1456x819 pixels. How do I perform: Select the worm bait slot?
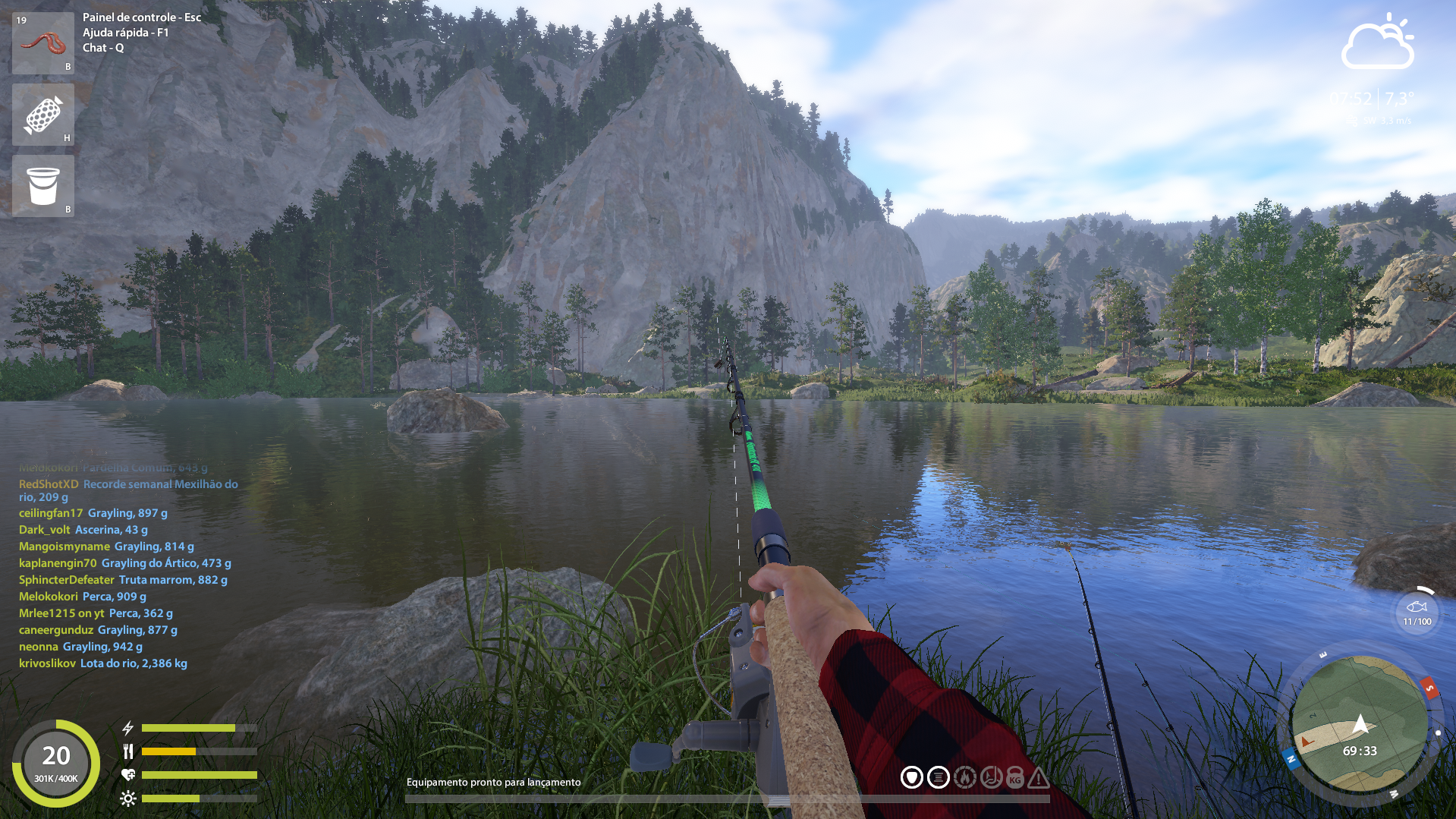coord(43,43)
